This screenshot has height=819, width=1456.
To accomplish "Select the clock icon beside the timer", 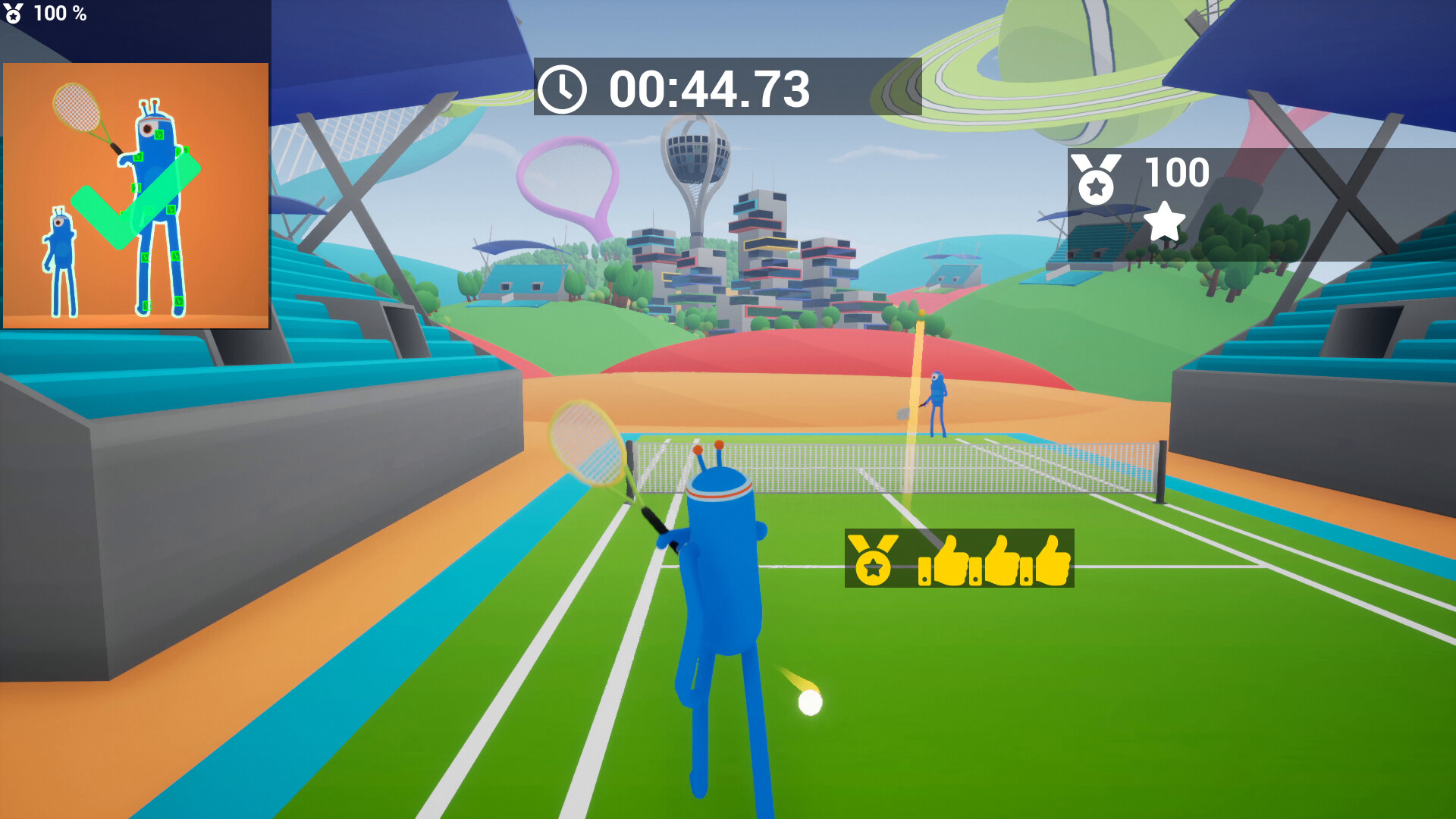I will click(562, 89).
